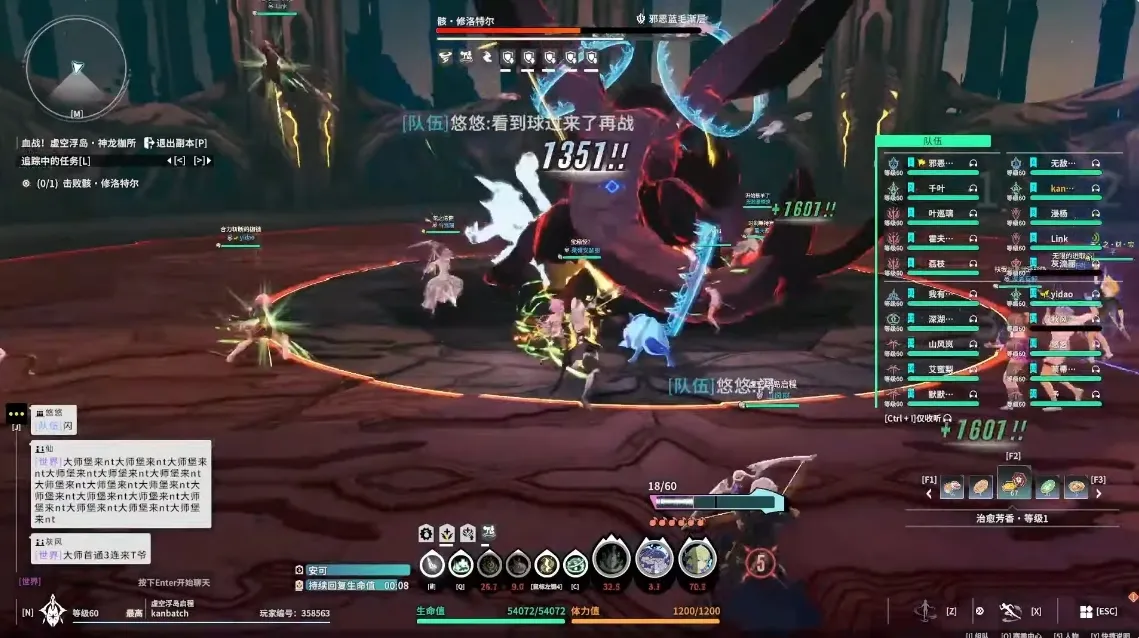Viewport: 1139px width, 638px height.
Task: Open the 追踪中的任务 tracked quest panel
Action: coord(56,160)
